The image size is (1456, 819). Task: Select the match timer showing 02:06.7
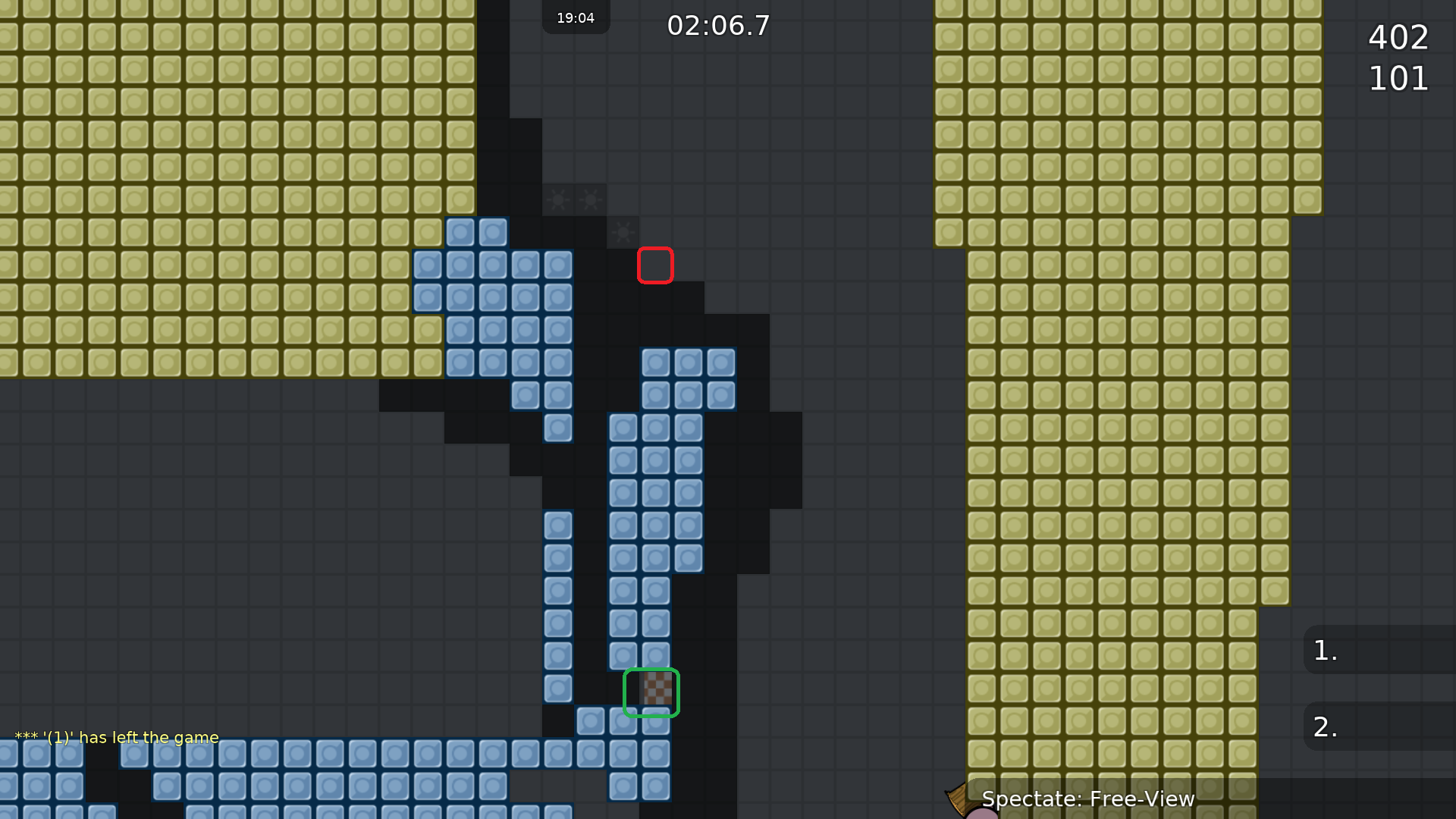(717, 25)
